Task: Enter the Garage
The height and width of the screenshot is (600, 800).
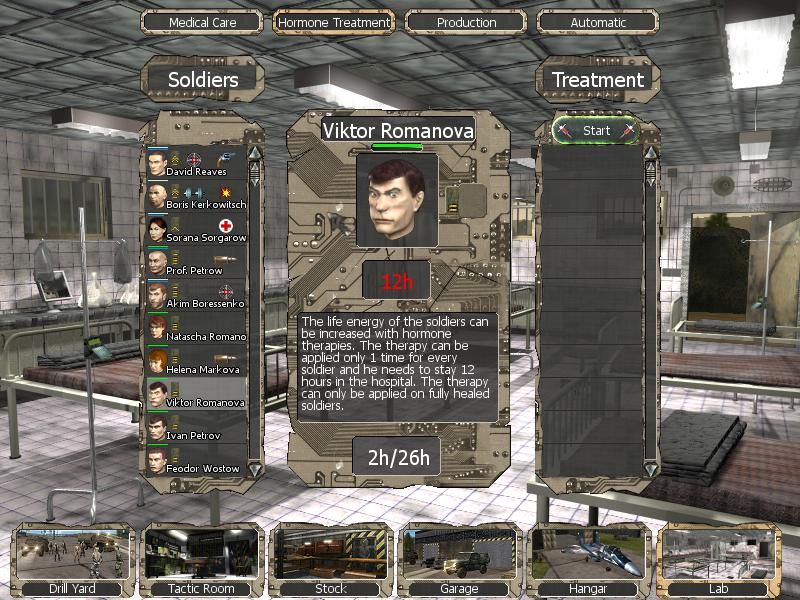Action: [x=459, y=561]
